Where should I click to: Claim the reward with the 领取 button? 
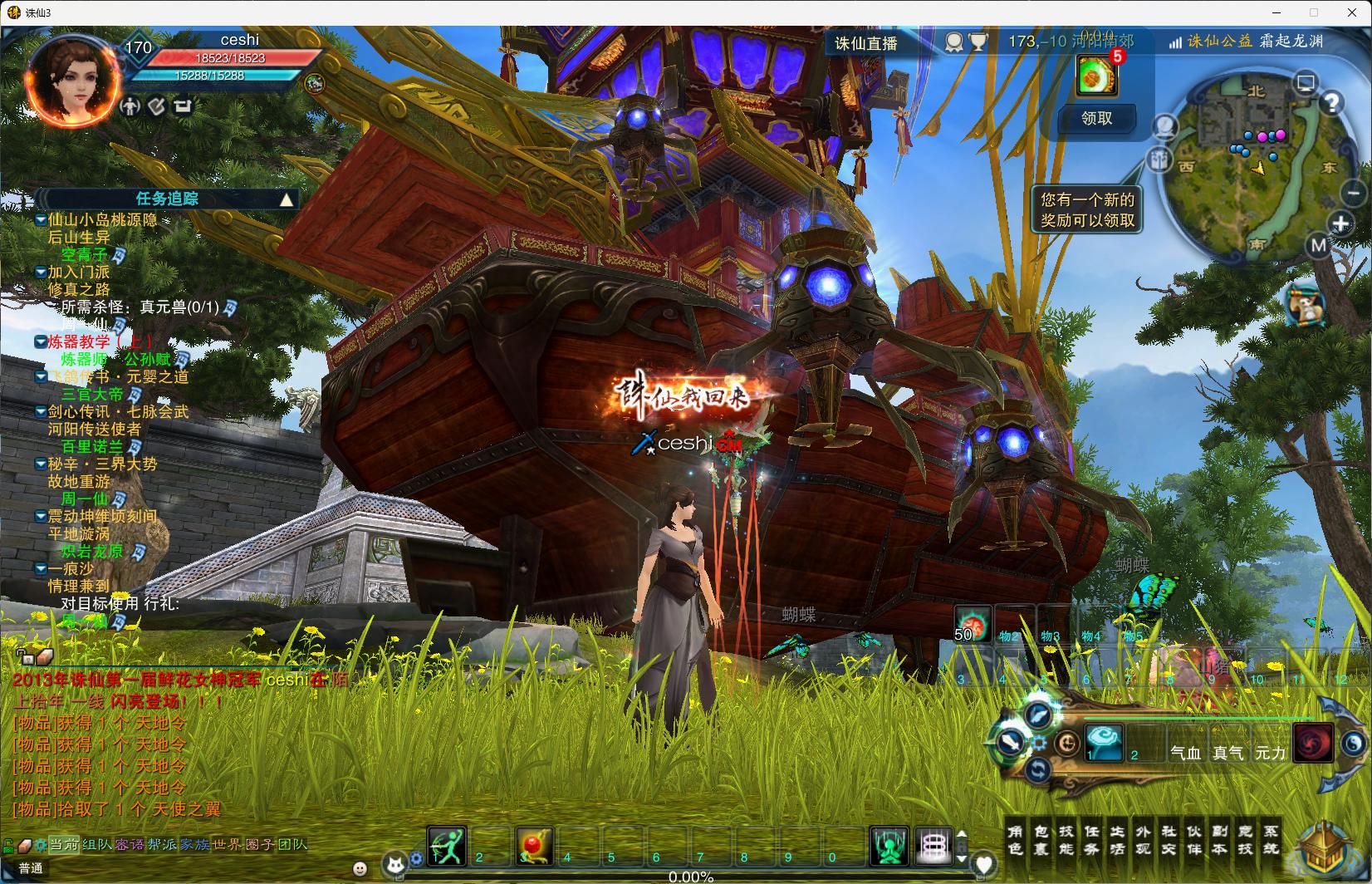(x=1096, y=119)
